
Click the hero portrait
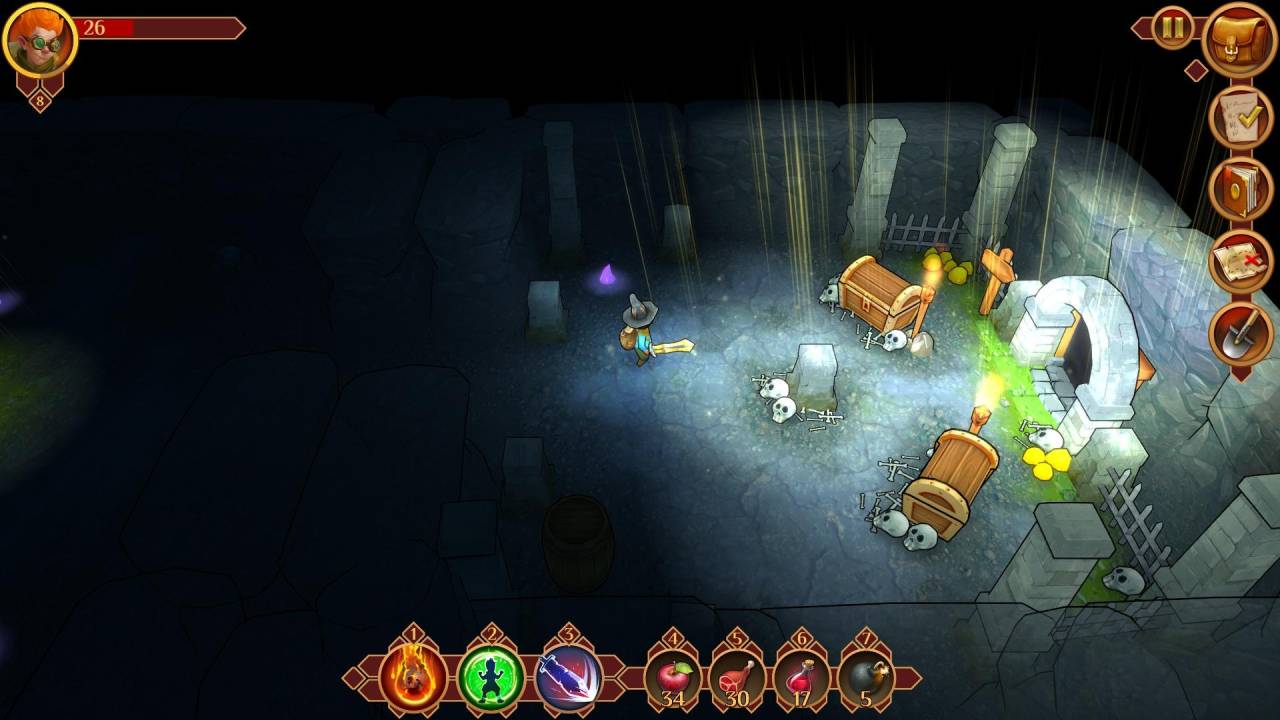point(40,40)
